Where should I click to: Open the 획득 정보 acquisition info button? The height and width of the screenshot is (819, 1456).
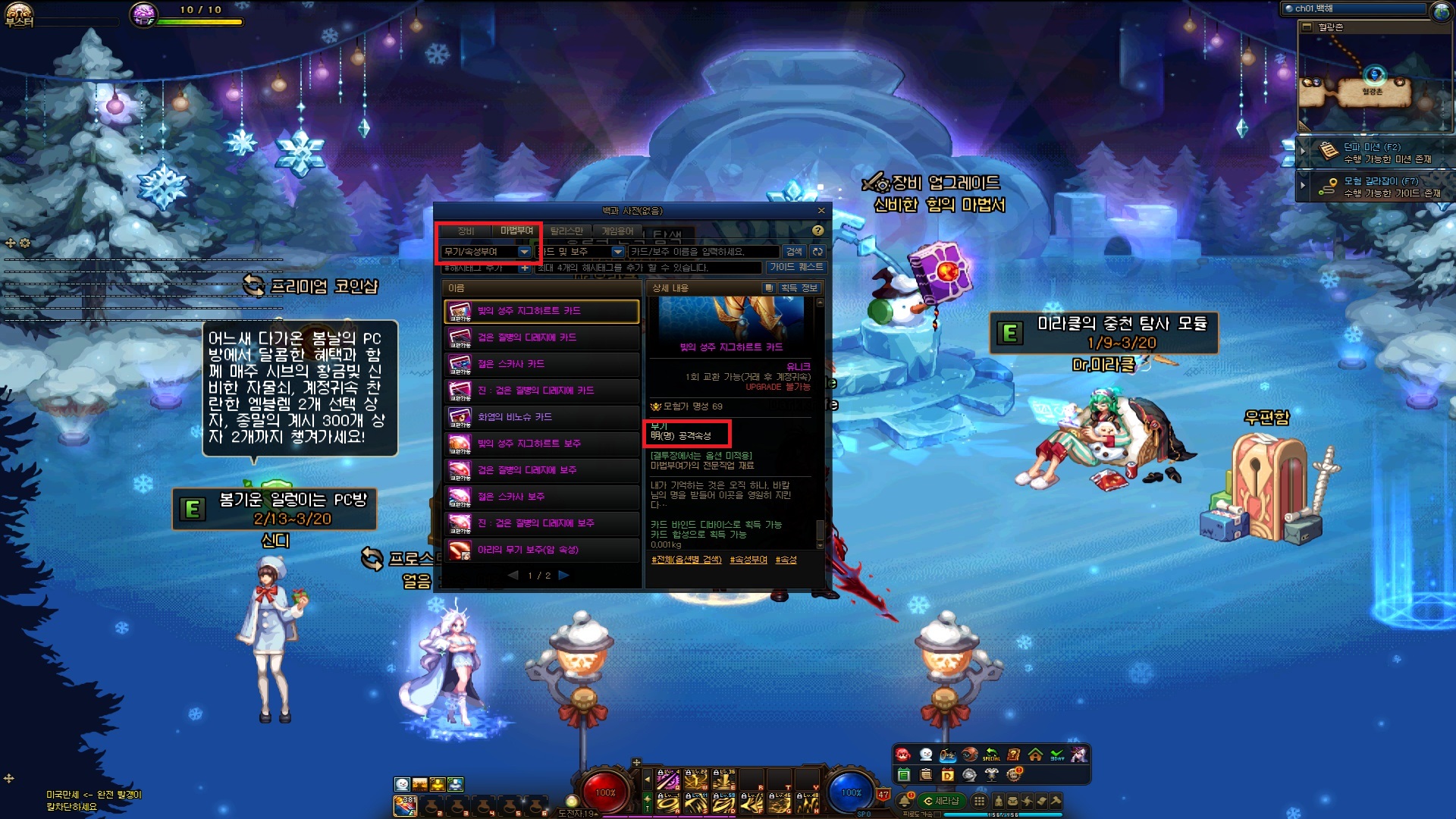[x=798, y=288]
